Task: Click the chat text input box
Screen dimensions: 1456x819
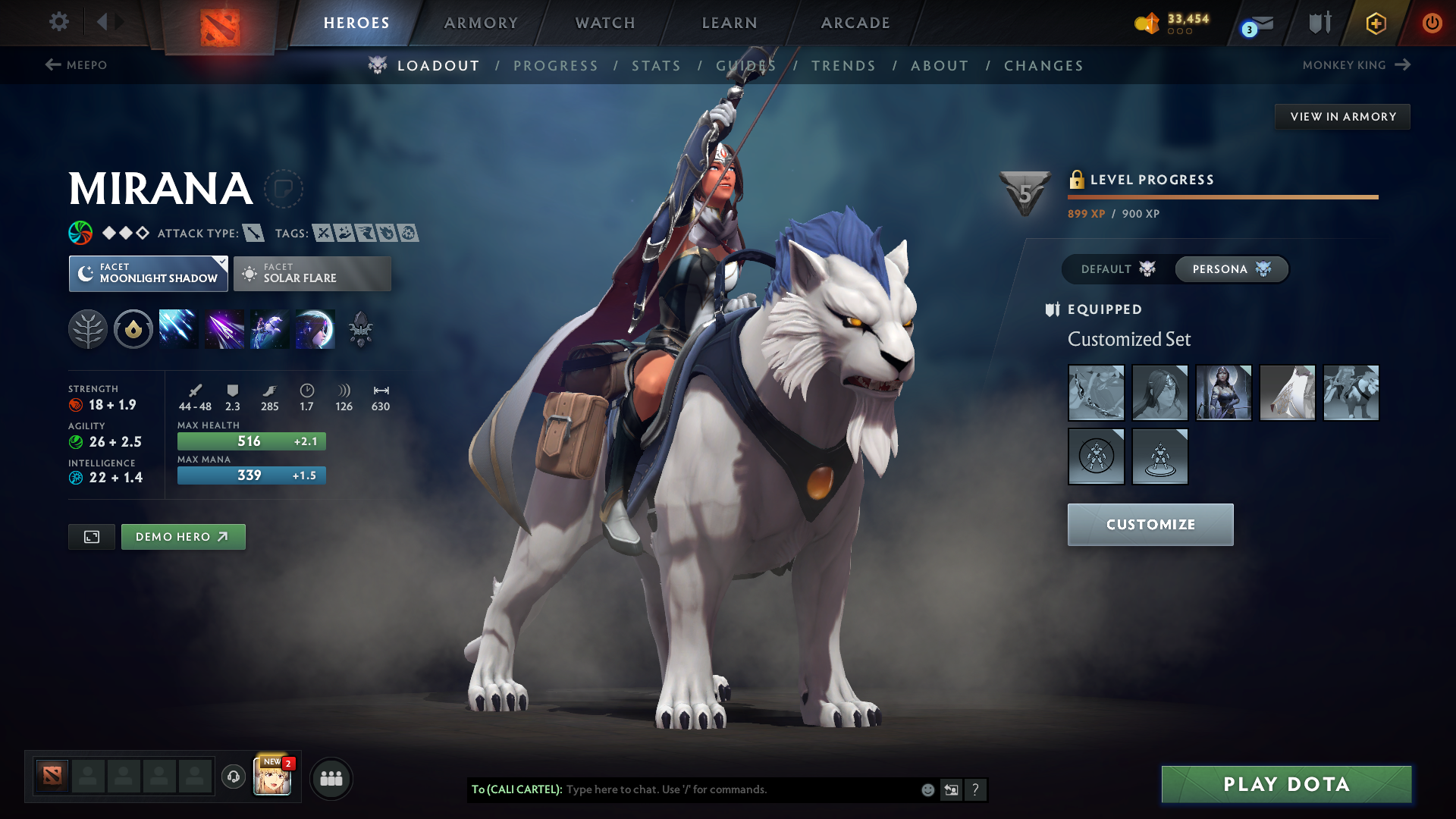Action: tap(739, 789)
